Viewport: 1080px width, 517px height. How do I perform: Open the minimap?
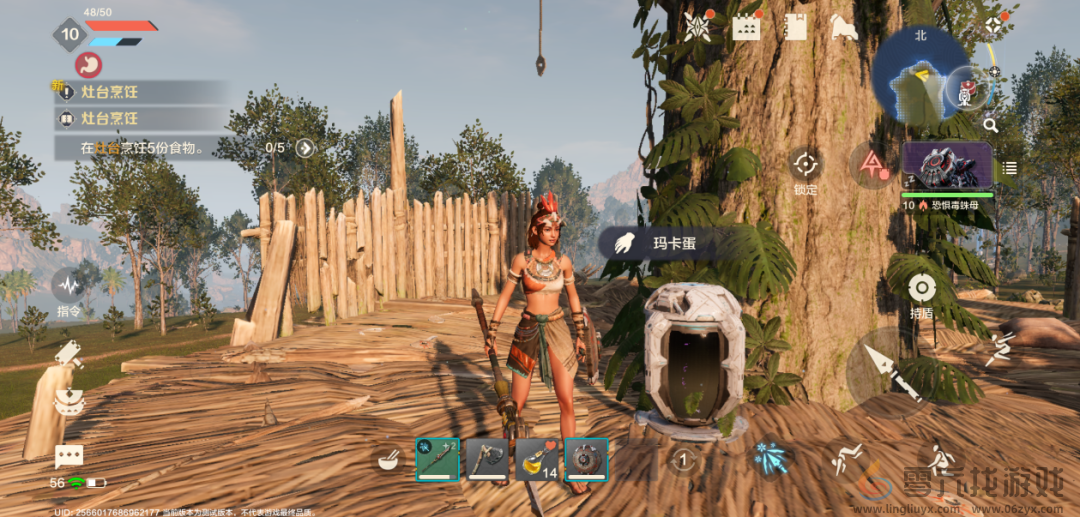tap(919, 75)
